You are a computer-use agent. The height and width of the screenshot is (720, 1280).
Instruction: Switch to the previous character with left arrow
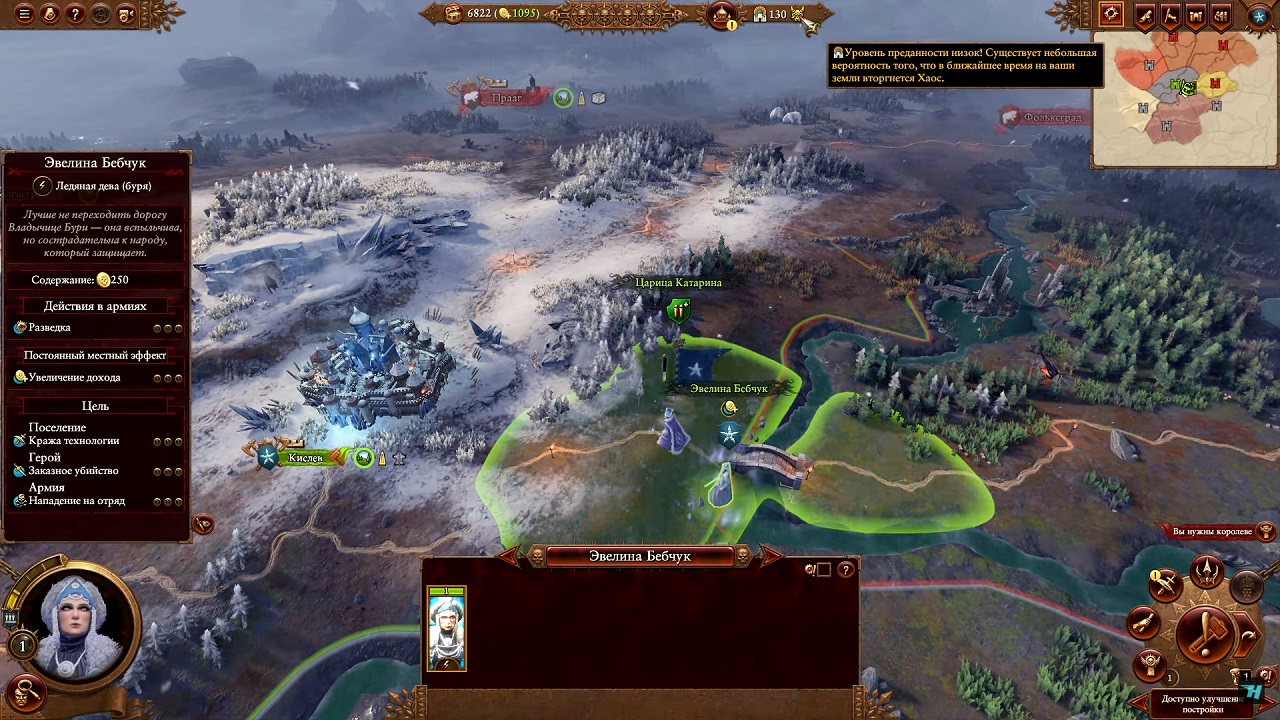tap(510, 555)
